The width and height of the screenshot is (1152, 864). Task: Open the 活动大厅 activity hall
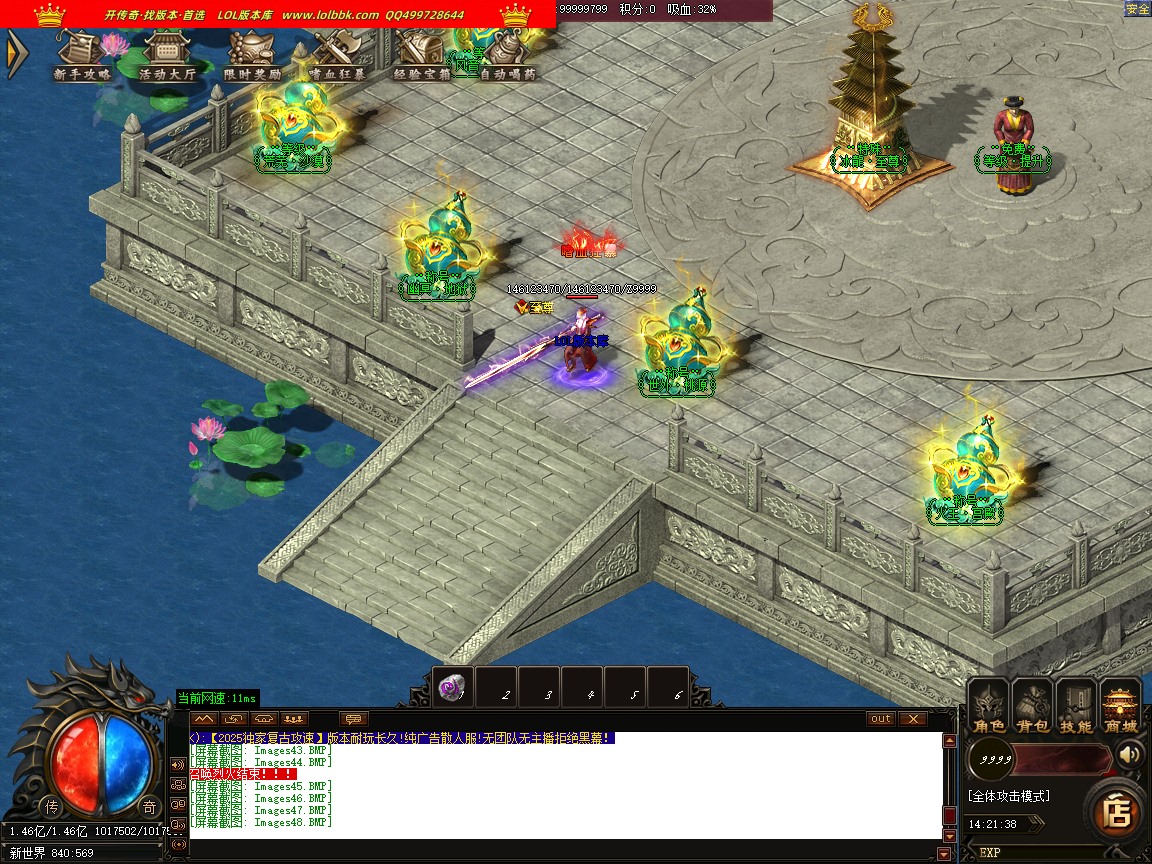(167, 56)
